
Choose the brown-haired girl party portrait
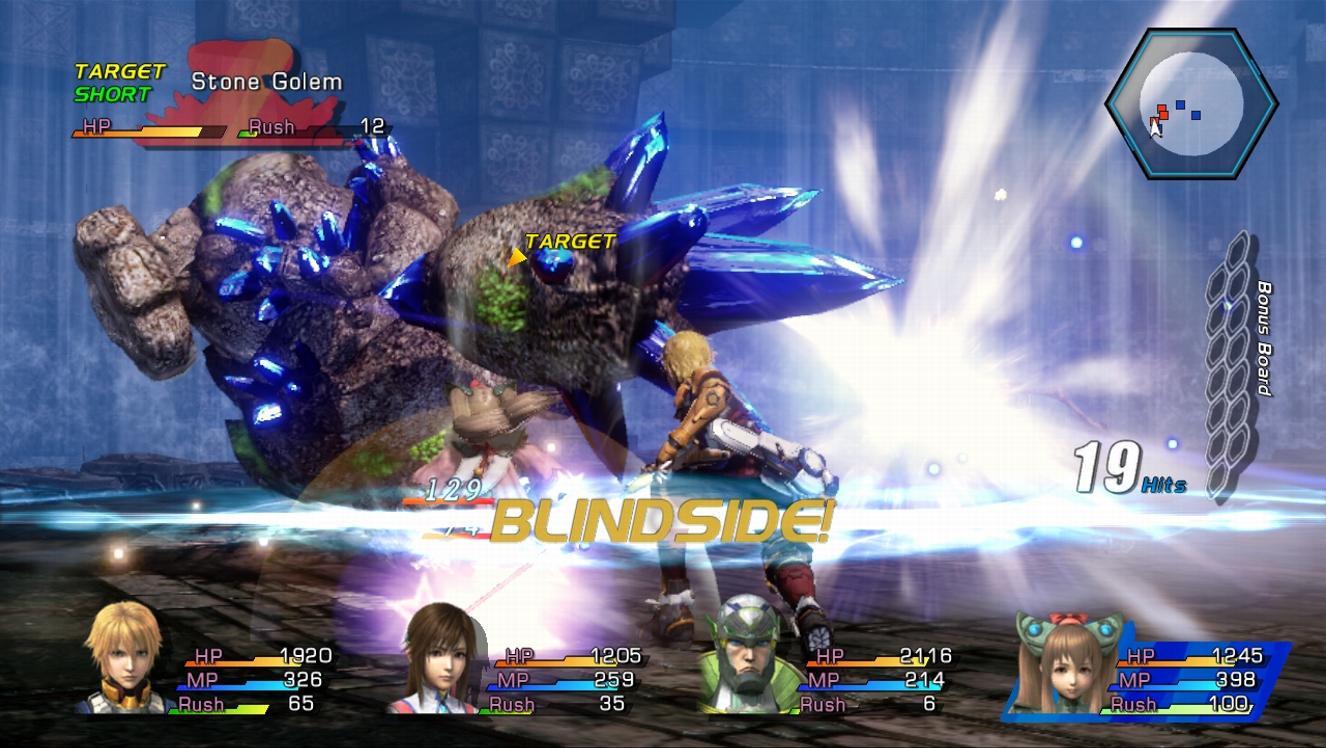point(443,661)
